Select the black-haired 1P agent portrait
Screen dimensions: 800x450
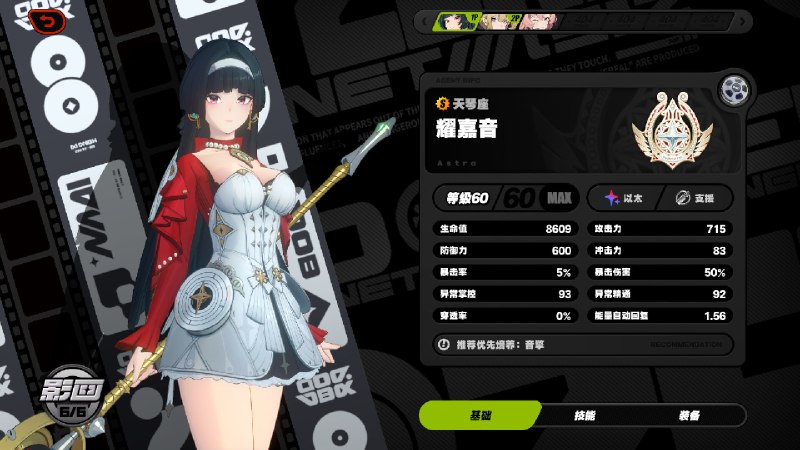coord(457,21)
